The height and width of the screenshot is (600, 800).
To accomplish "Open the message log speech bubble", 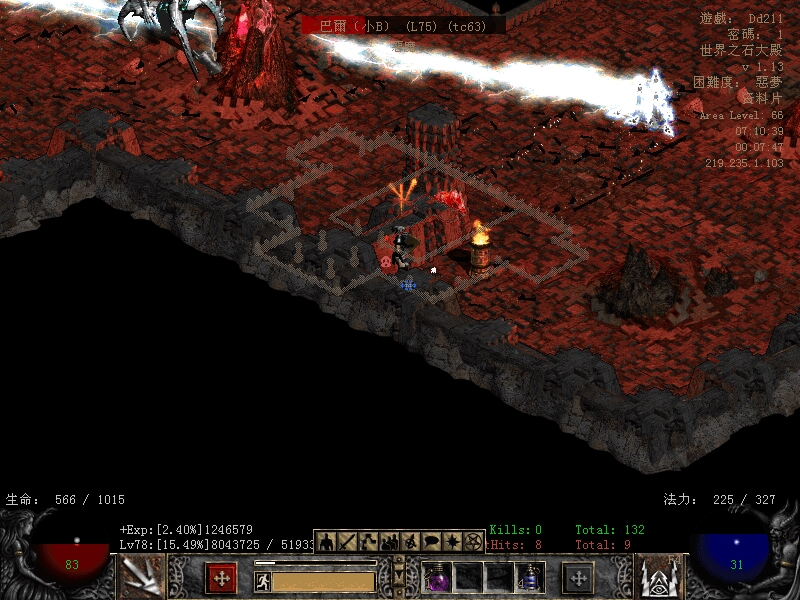I will [x=431, y=541].
